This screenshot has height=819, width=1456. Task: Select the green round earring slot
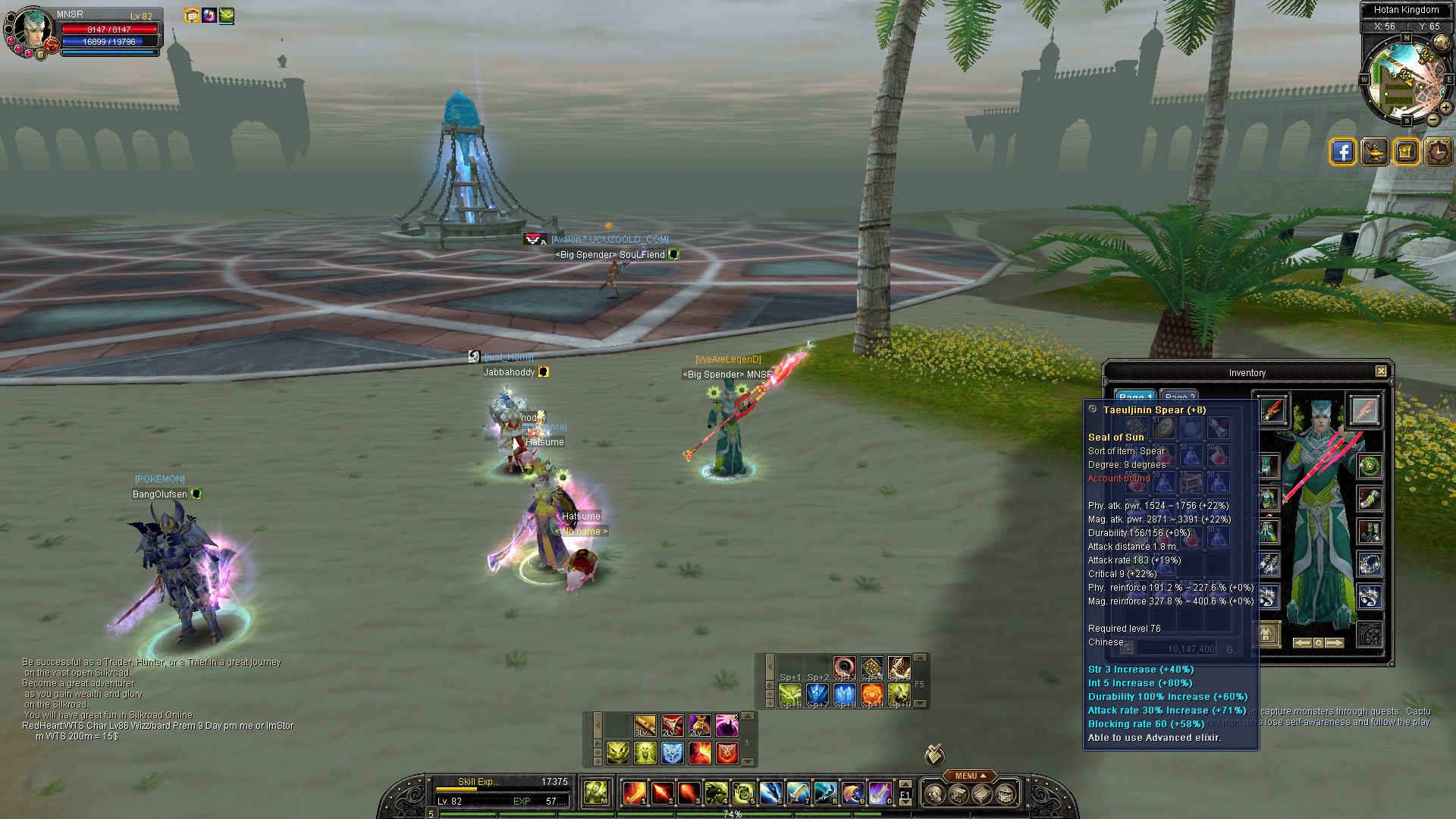pyautogui.click(x=1370, y=466)
